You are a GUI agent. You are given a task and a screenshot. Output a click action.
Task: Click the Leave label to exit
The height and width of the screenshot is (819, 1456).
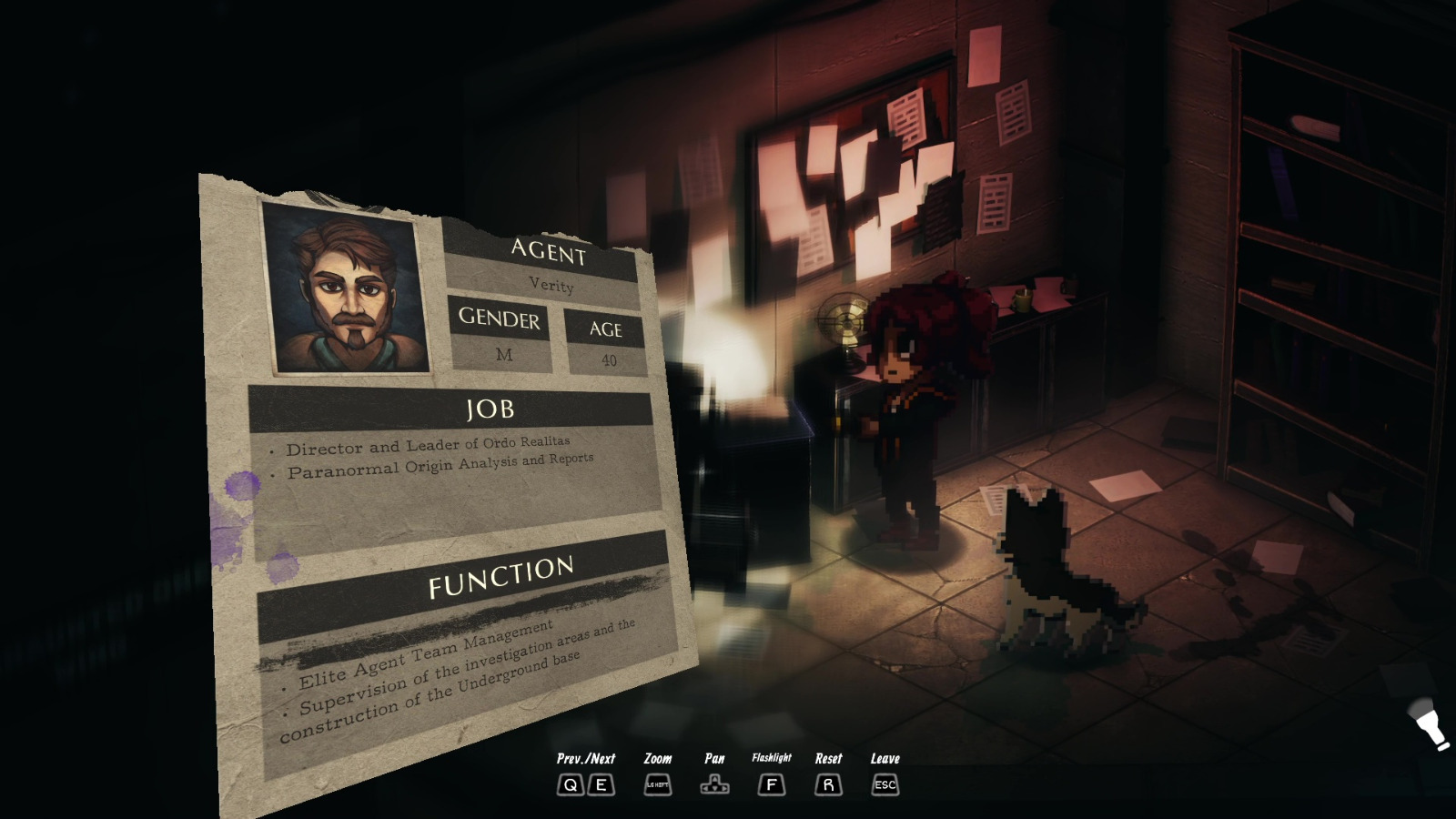click(x=884, y=757)
